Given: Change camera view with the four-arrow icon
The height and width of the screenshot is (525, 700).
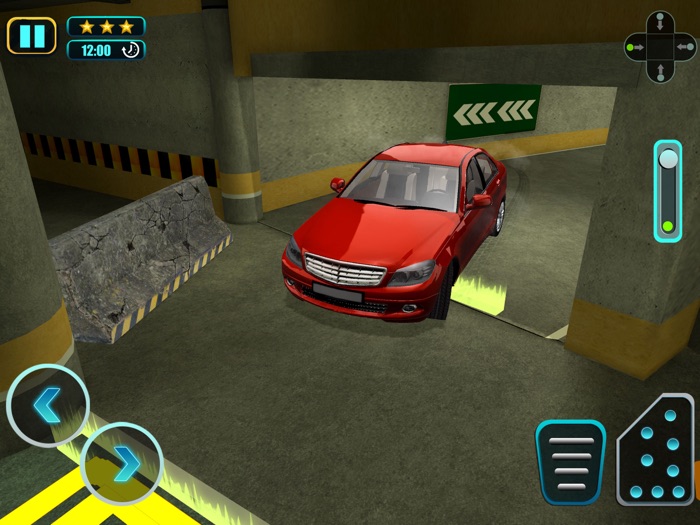Looking at the screenshot, I should (658, 46).
